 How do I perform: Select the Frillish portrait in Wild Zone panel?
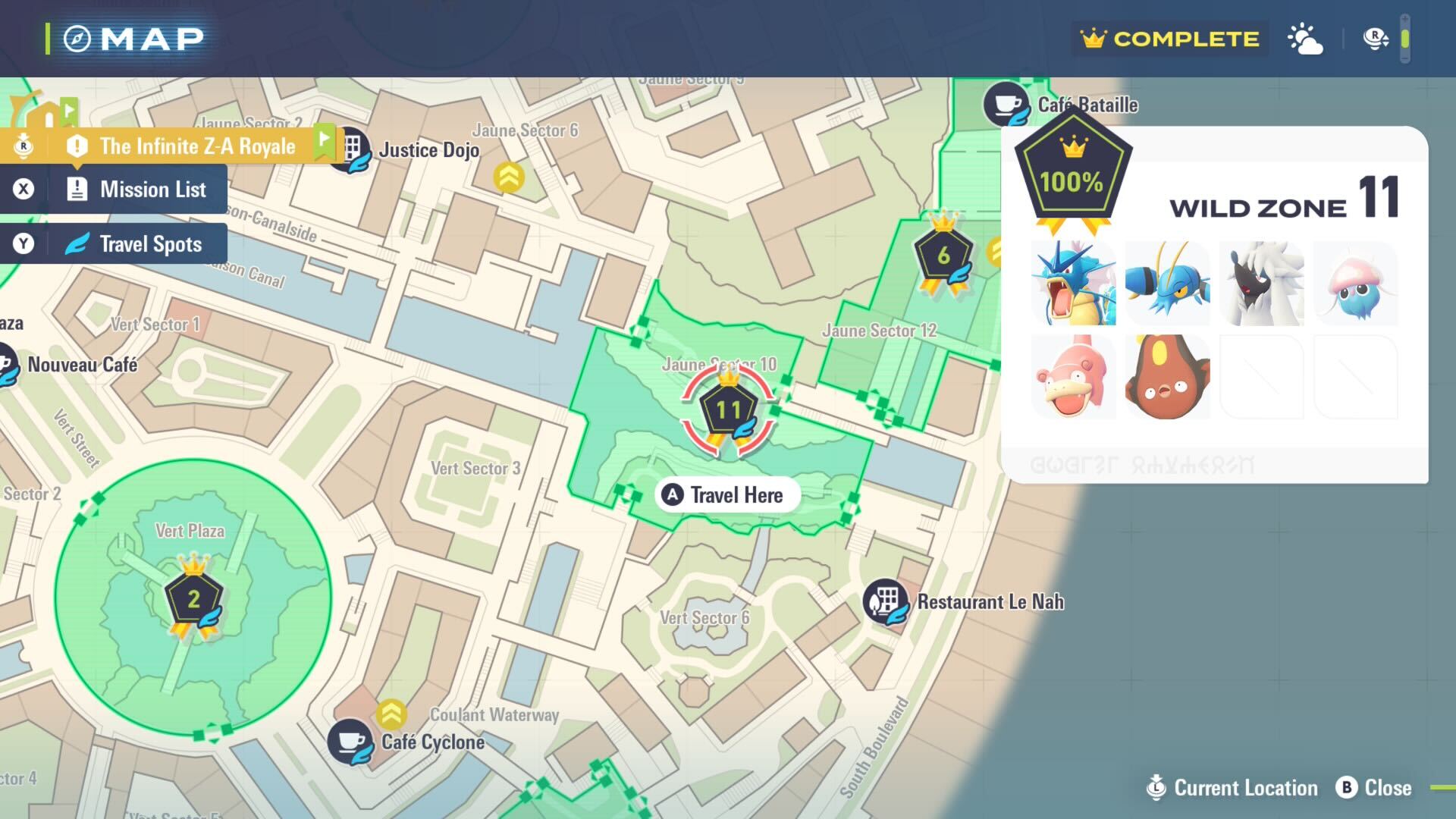1356,284
